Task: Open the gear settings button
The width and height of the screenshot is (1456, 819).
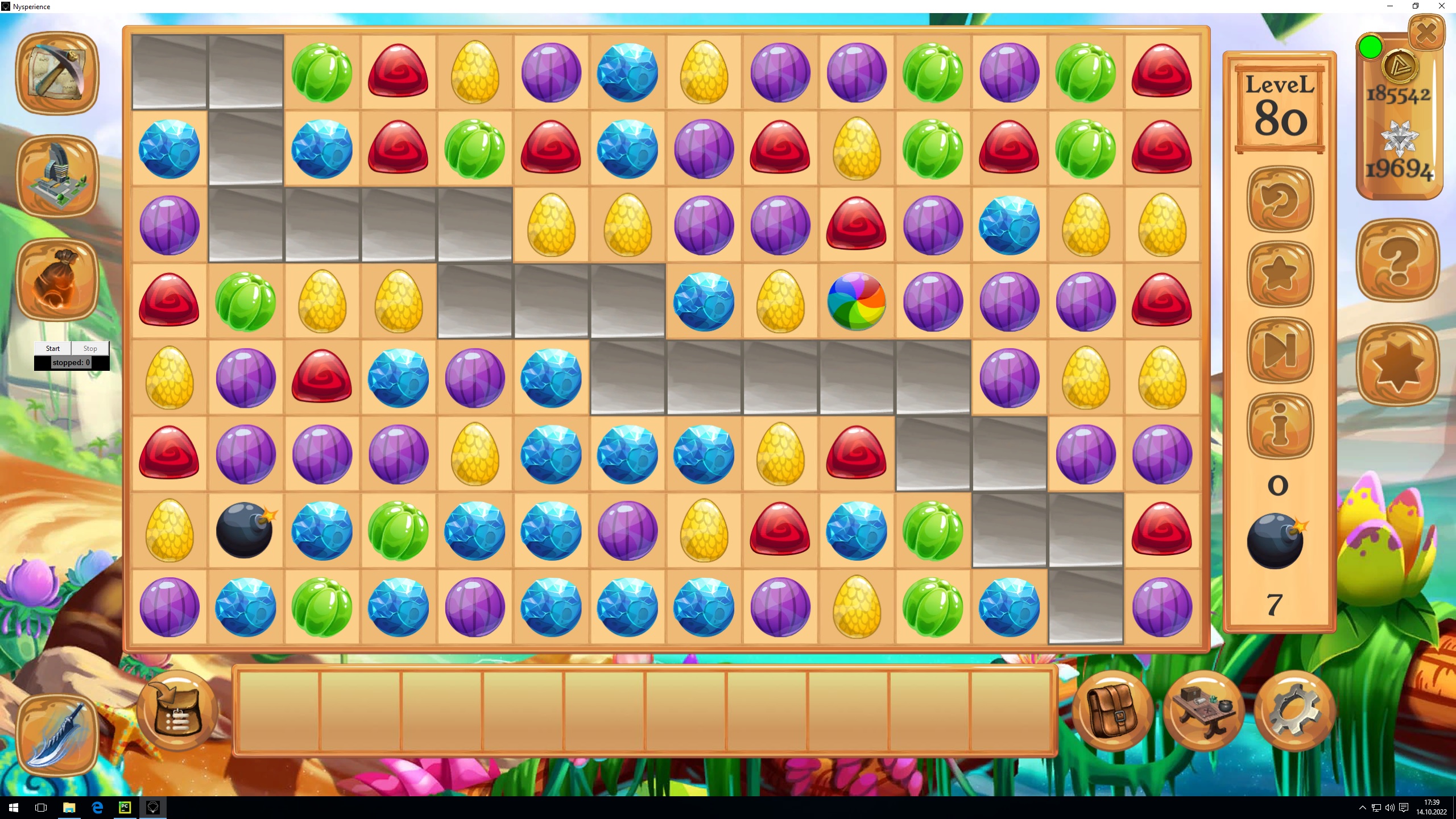Action: pyautogui.click(x=1294, y=711)
